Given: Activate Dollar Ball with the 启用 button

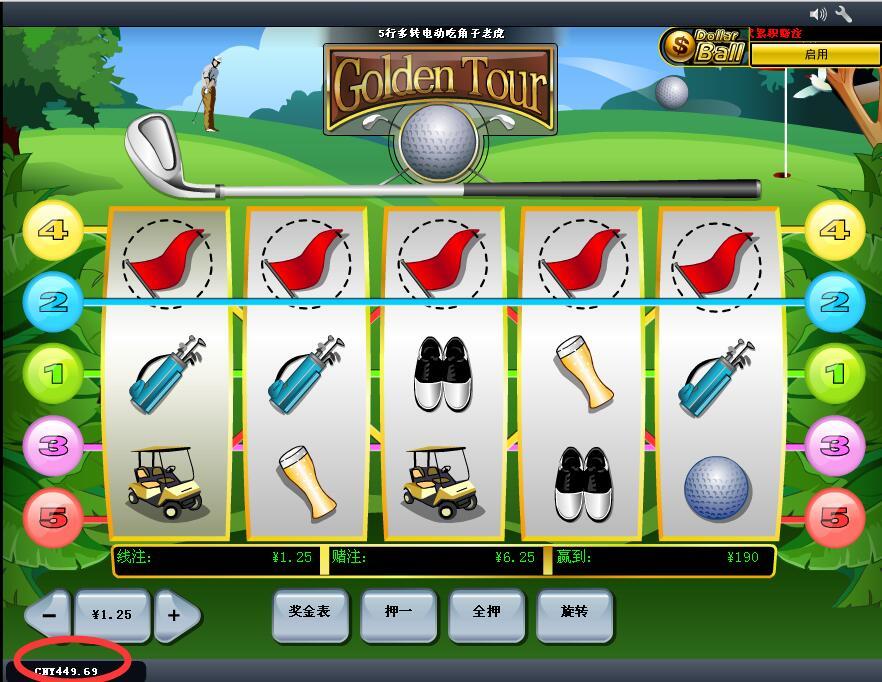Looking at the screenshot, I should point(815,54).
